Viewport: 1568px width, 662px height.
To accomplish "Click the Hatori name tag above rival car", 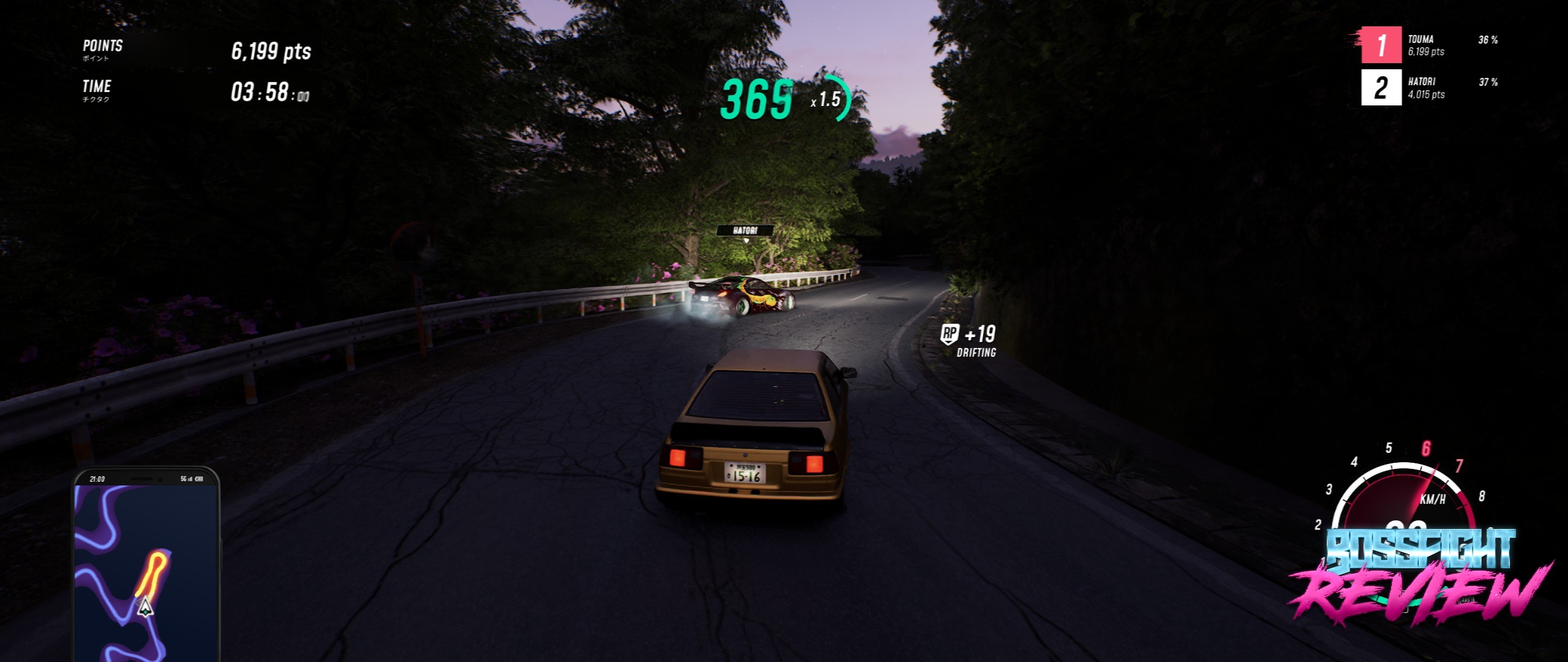I will coord(745,230).
